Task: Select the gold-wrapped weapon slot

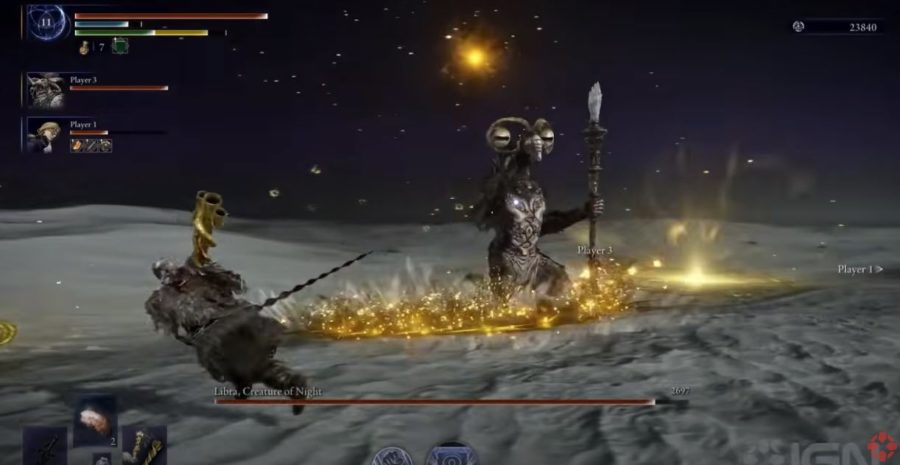Action: tap(145, 446)
